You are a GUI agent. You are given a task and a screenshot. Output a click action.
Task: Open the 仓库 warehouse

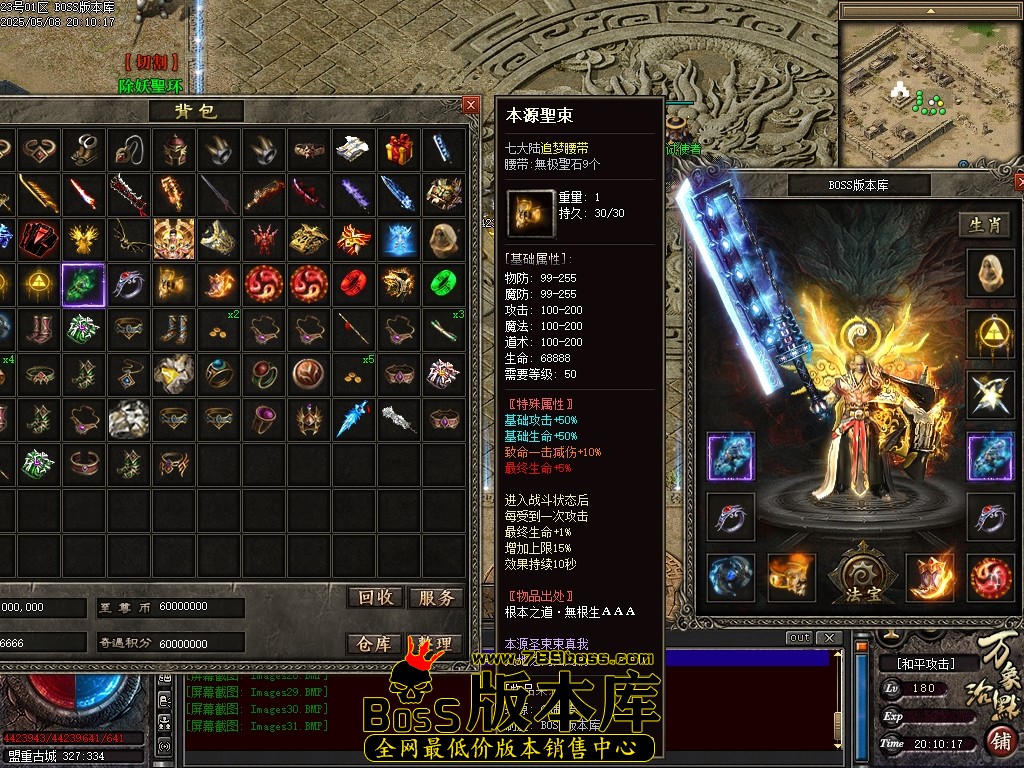pos(375,643)
